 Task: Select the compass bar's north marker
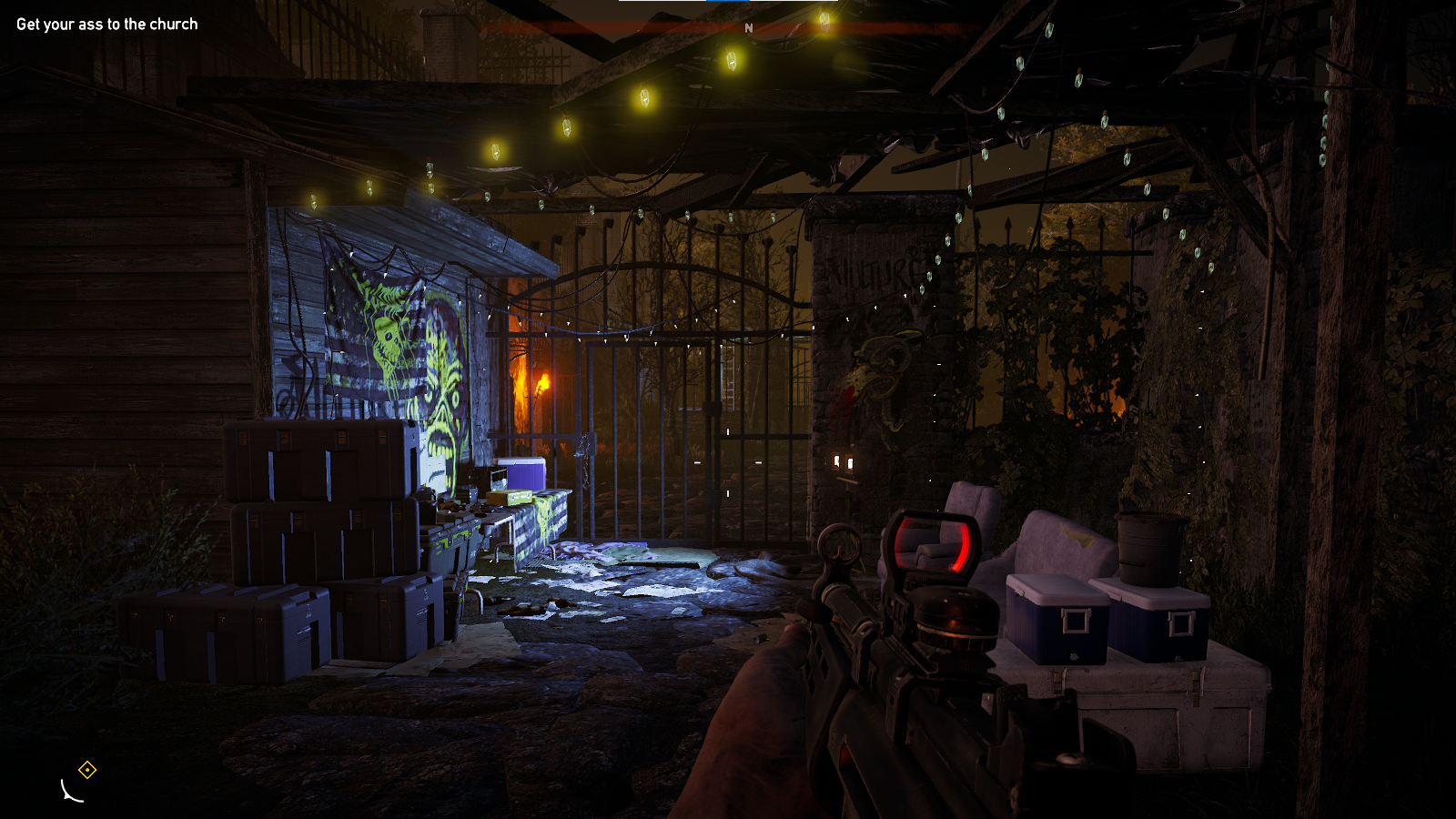tap(749, 28)
